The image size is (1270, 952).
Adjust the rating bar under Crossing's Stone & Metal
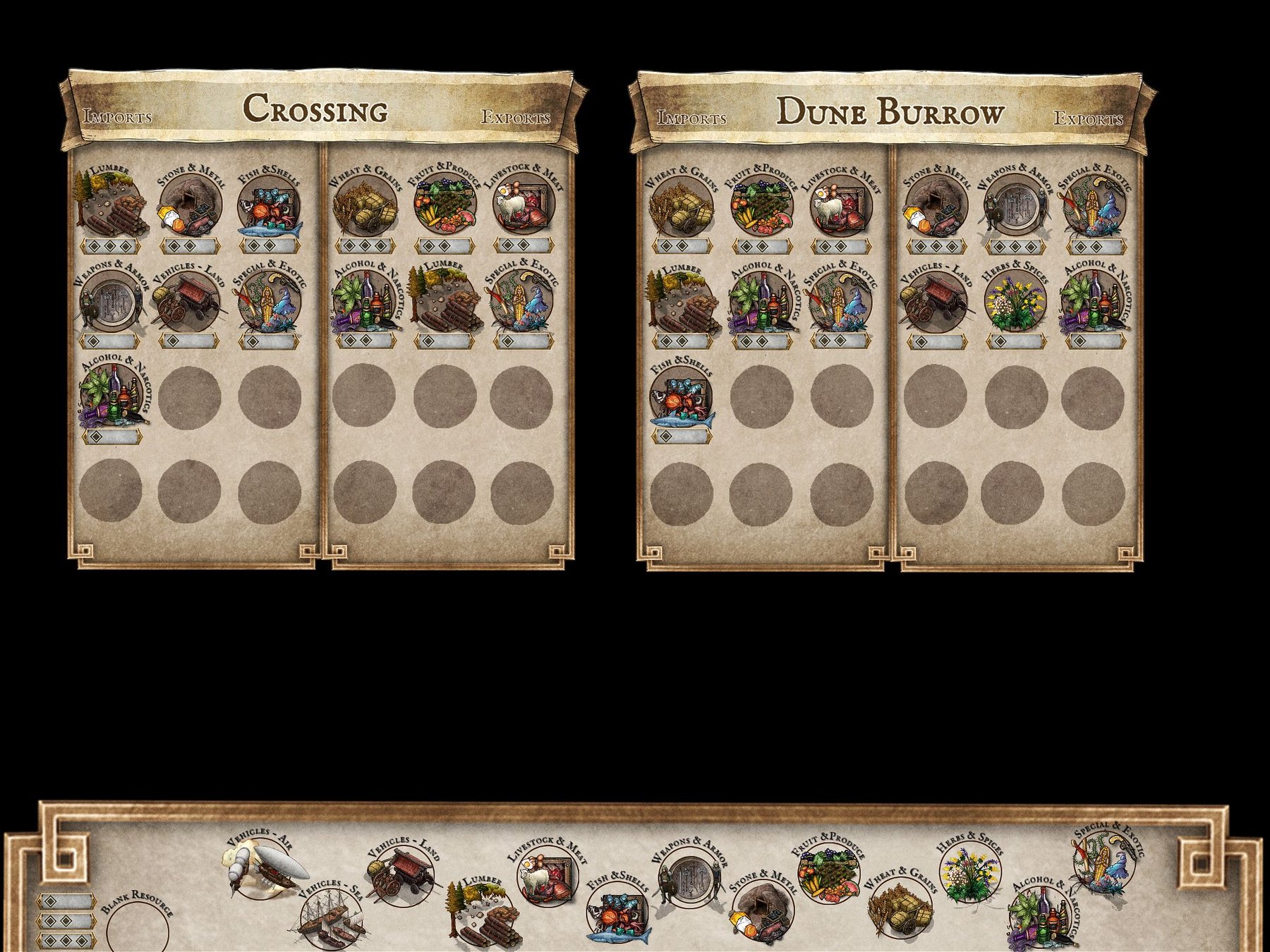point(190,245)
